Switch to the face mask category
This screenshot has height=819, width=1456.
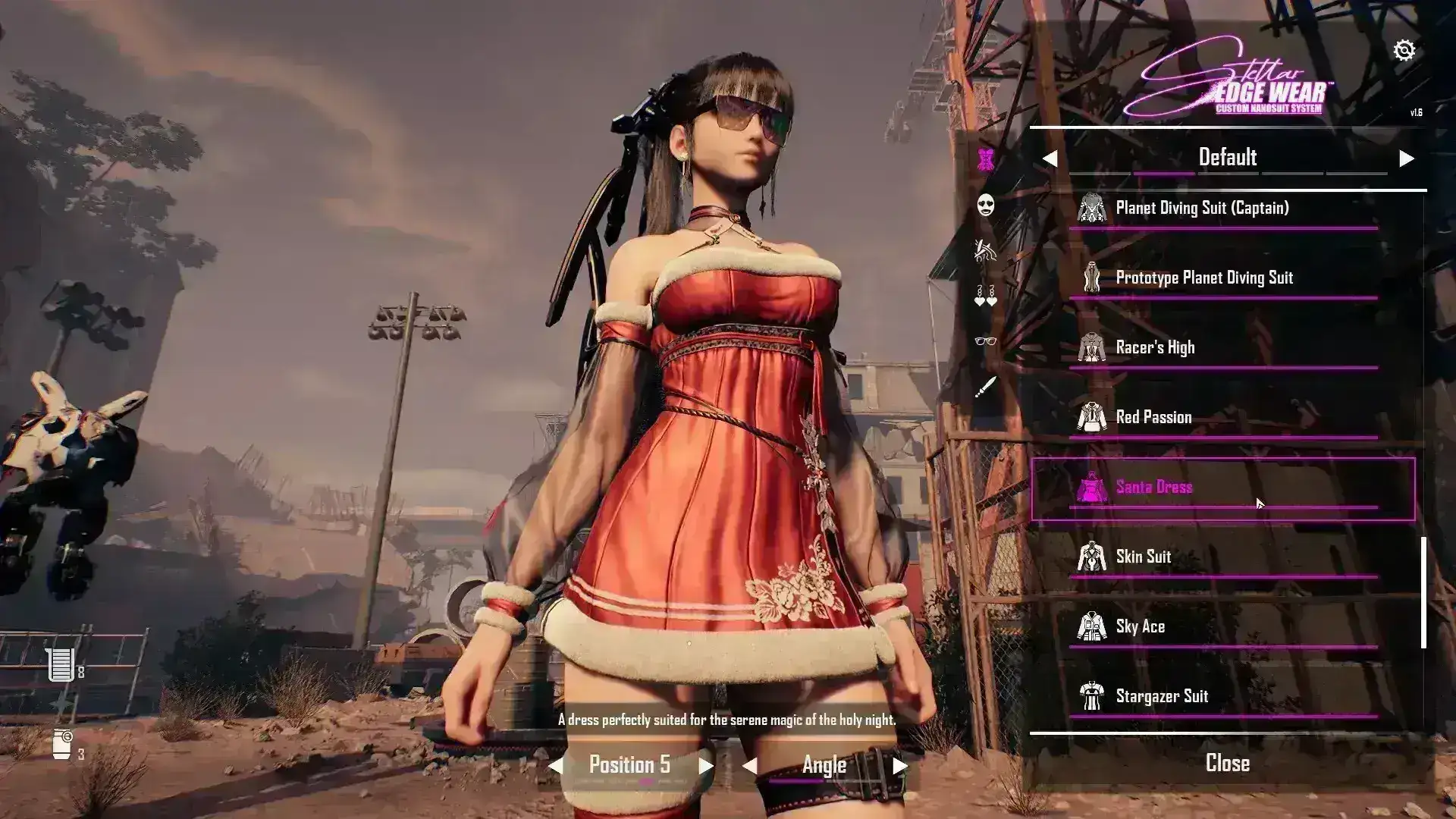tap(985, 205)
